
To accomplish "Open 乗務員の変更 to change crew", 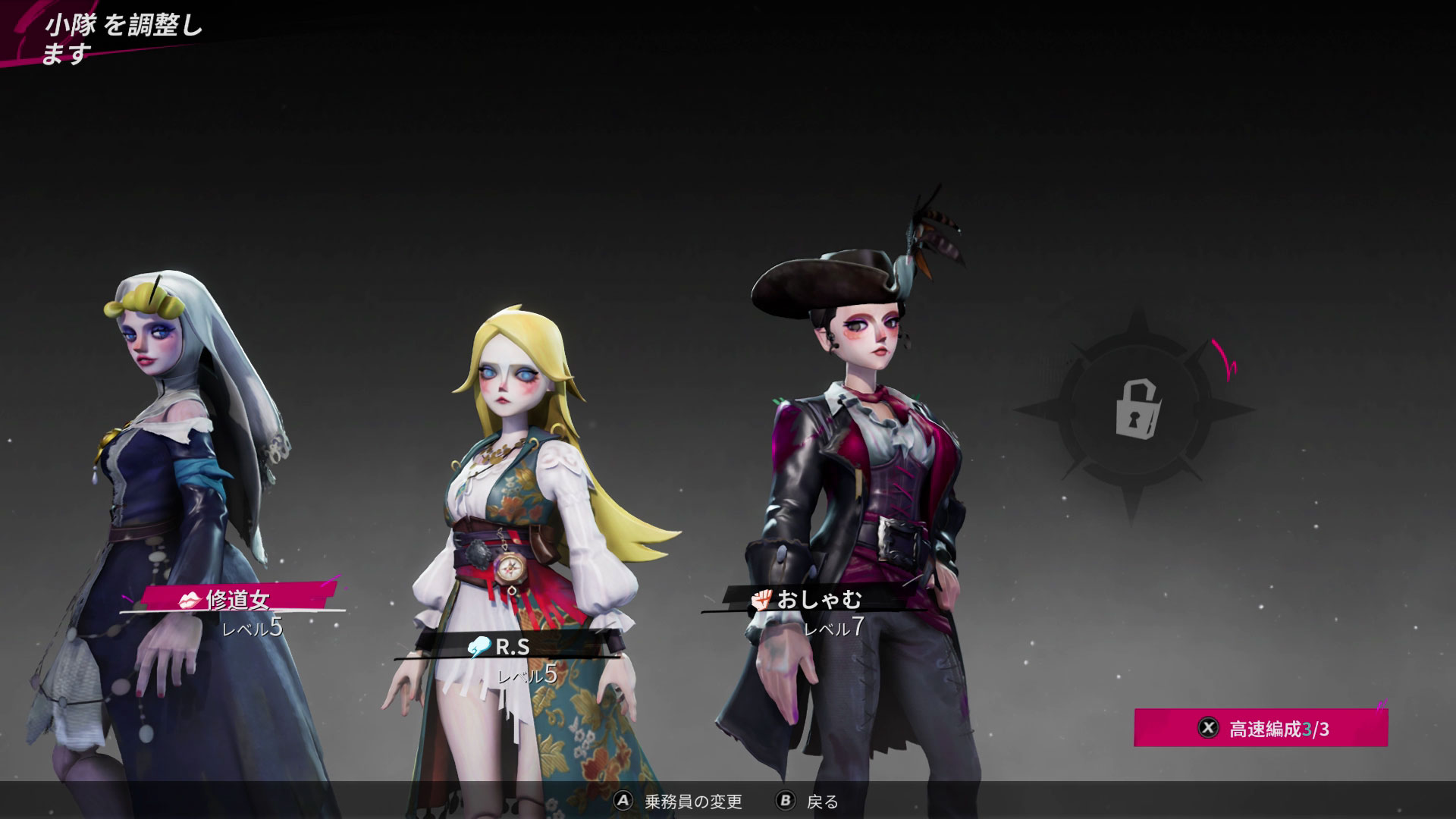I will pos(695,800).
